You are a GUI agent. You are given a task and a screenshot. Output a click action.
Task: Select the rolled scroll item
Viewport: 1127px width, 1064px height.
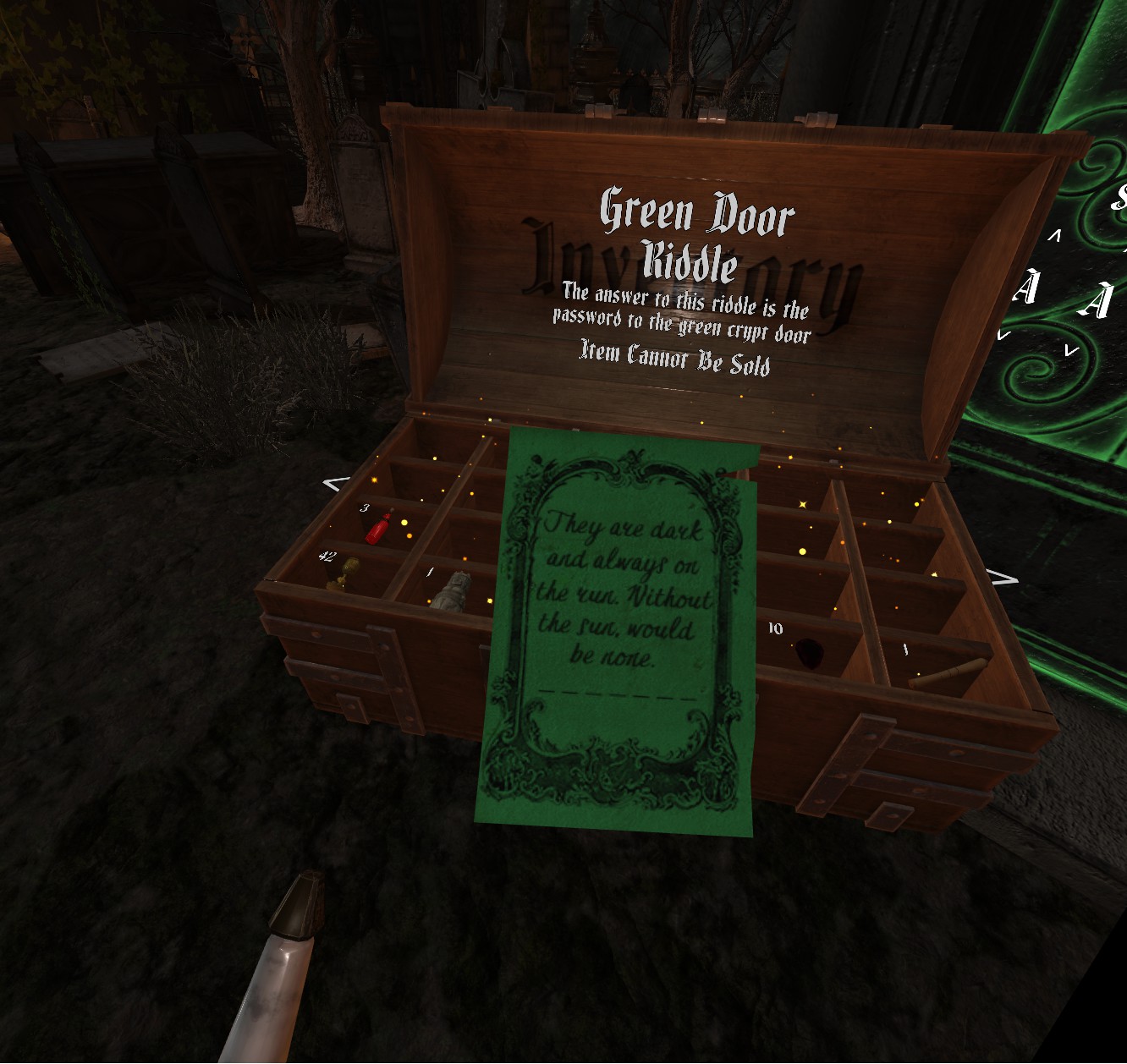click(x=948, y=672)
